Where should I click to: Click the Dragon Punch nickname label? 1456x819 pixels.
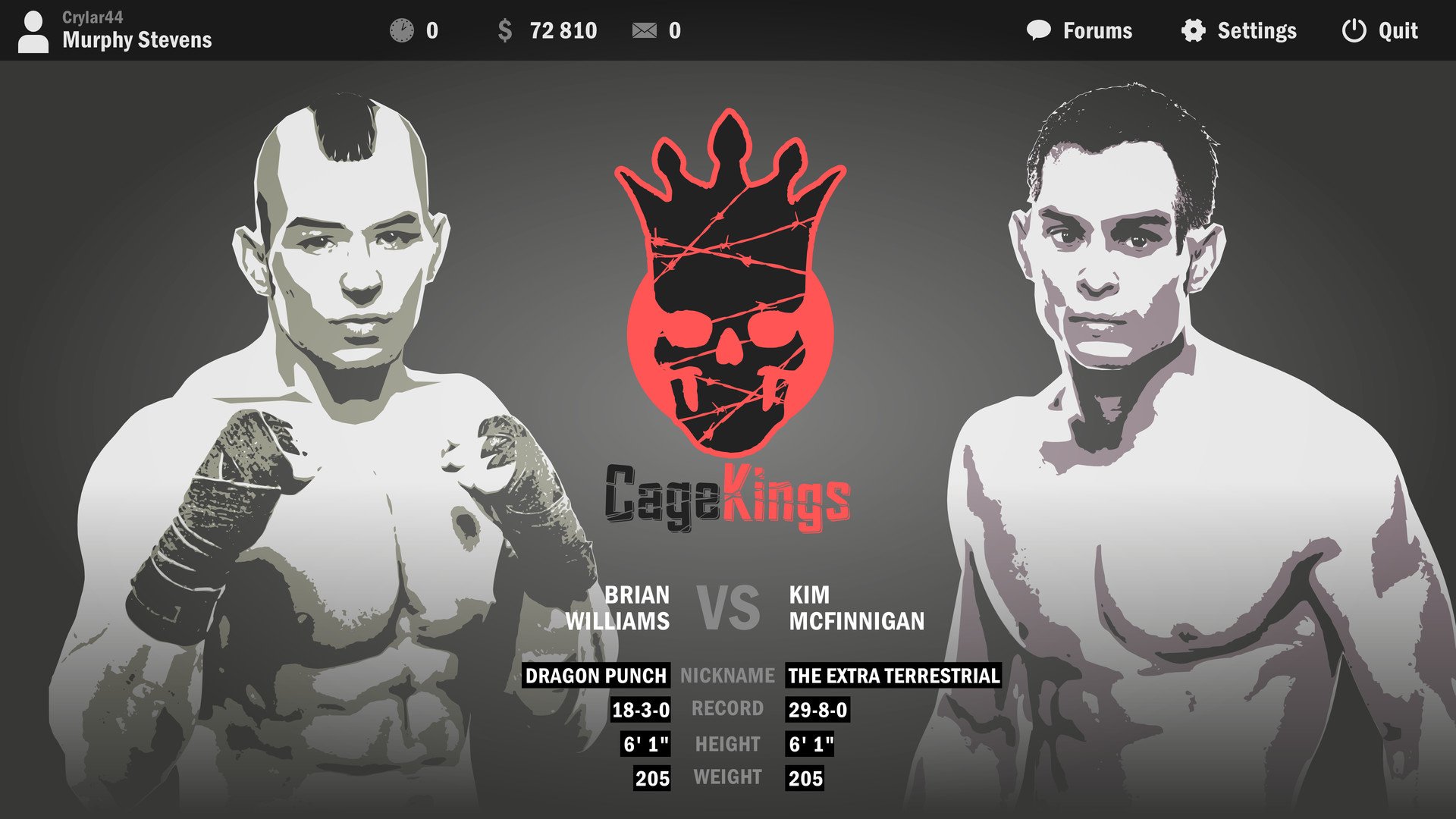click(x=598, y=676)
